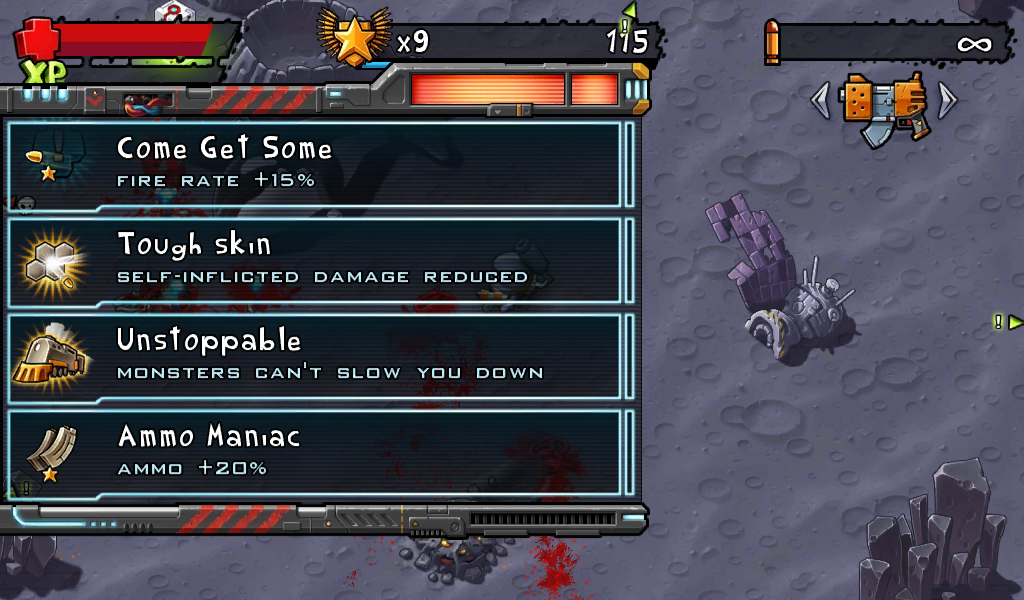Switch to the previous weapon with left arrow
Image resolution: width=1024 pixels, height=600 pixels.
pyautogui.click(x=820, y=100)
